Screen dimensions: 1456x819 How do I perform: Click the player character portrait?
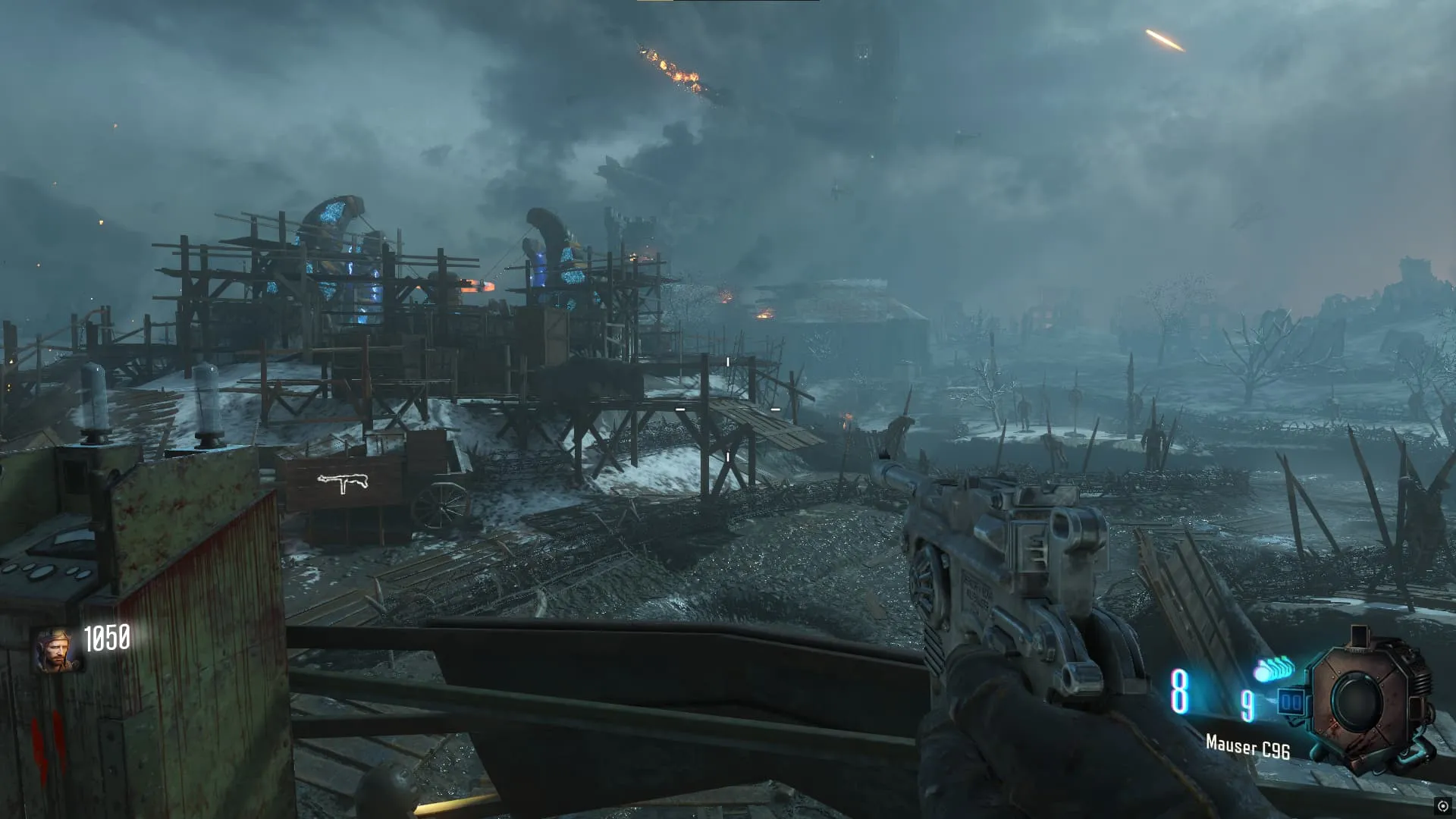click(x=55, y=651)
